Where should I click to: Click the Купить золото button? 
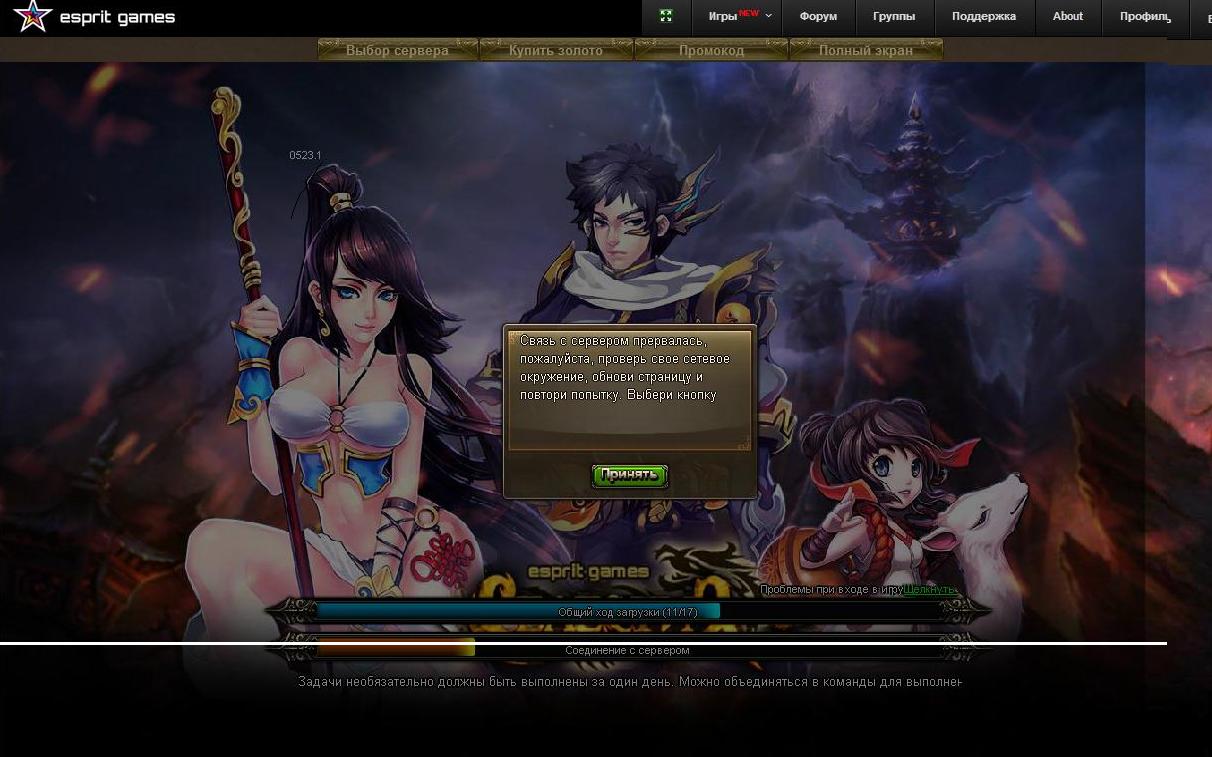556,50
